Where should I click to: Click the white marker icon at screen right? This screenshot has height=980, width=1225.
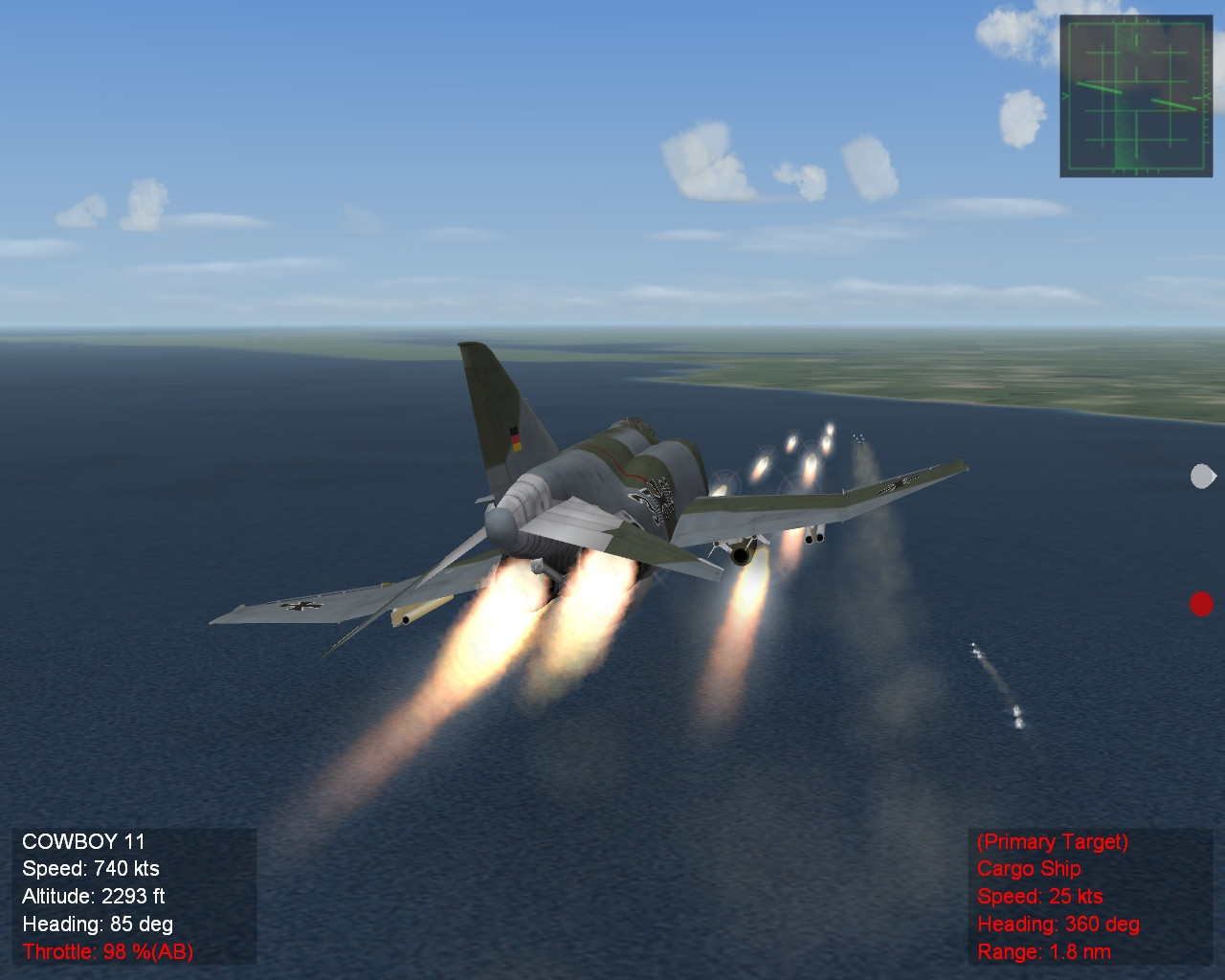click(x=1201, y=475)
